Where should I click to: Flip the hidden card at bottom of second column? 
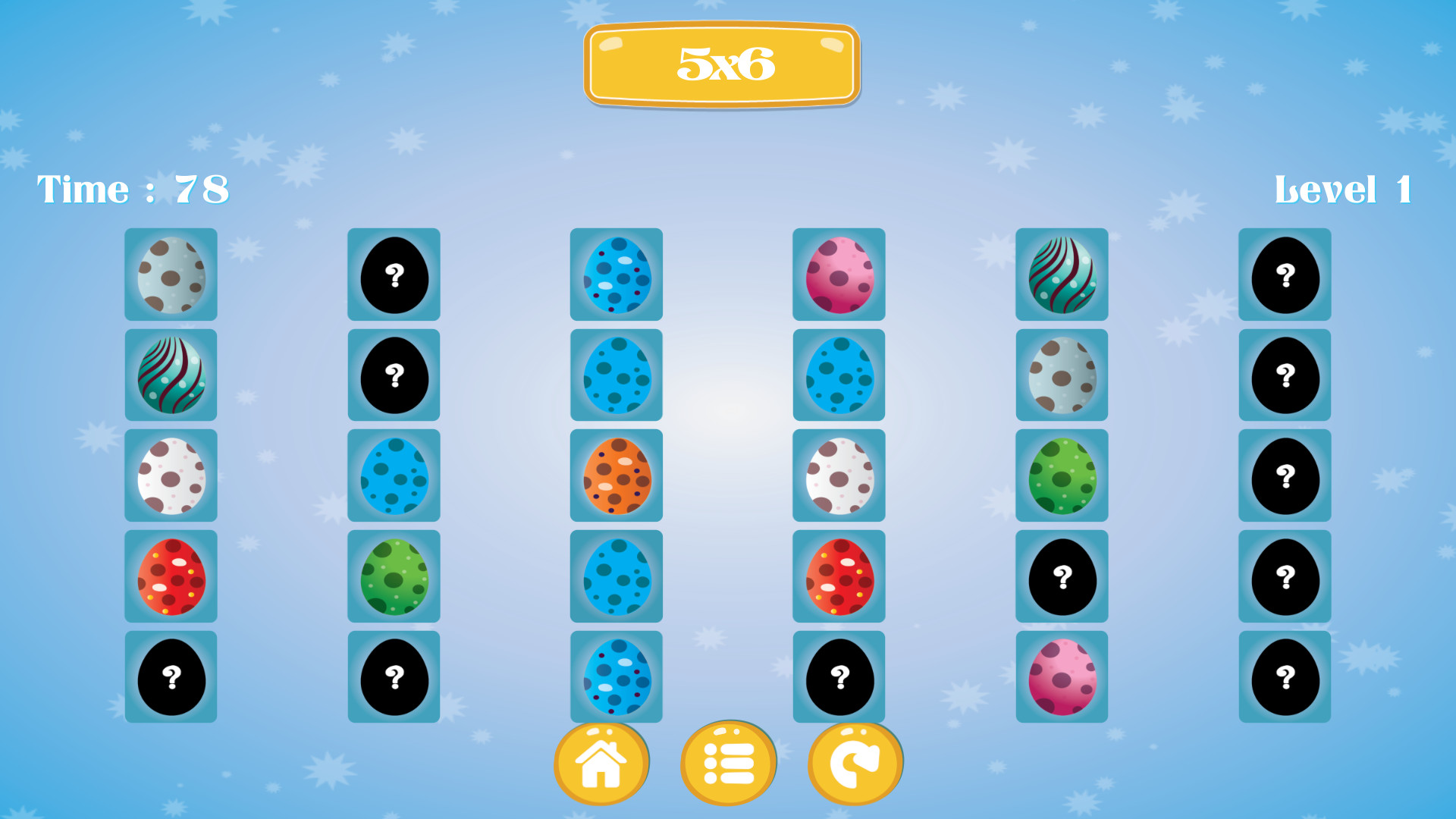(394, 676)
